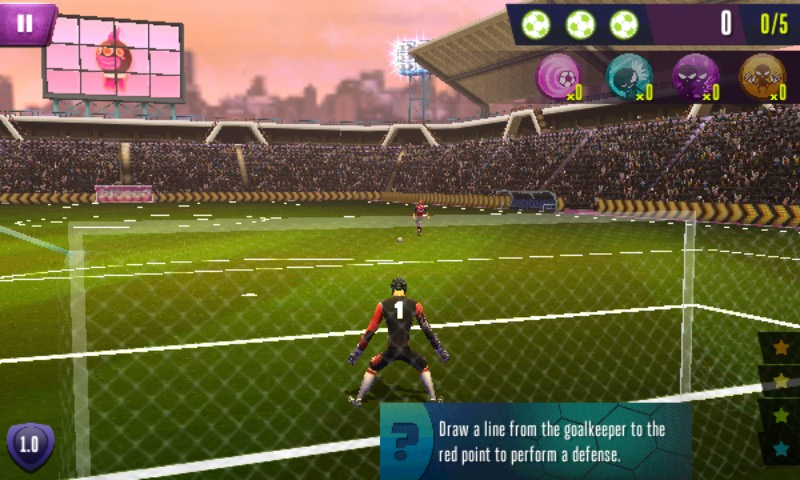Select the purple angry-face power-up
Viewport: 800px width, 480px height.
[x=695, y=76]
